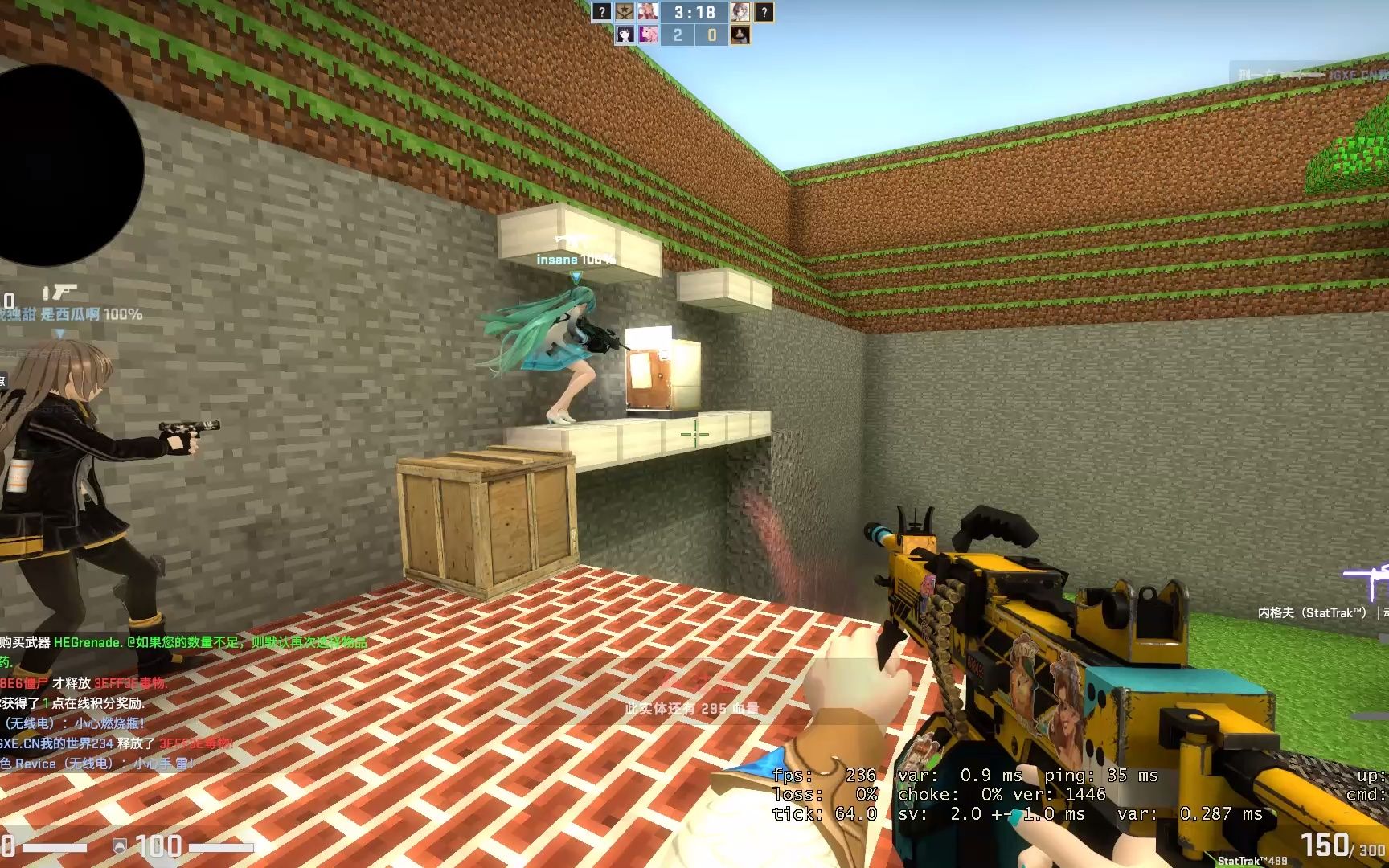
Task: Click the 100 health bar indicator
Action: pyautogui.click(x=158, y=843)
